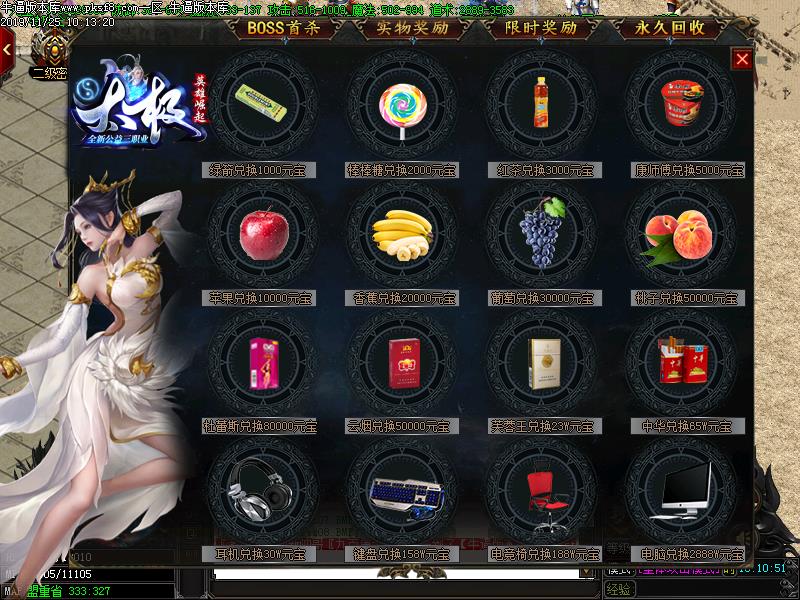Screen dimensions: 800x600
Task: Choose the backlit keyboard reward
Action: [402, 494]
